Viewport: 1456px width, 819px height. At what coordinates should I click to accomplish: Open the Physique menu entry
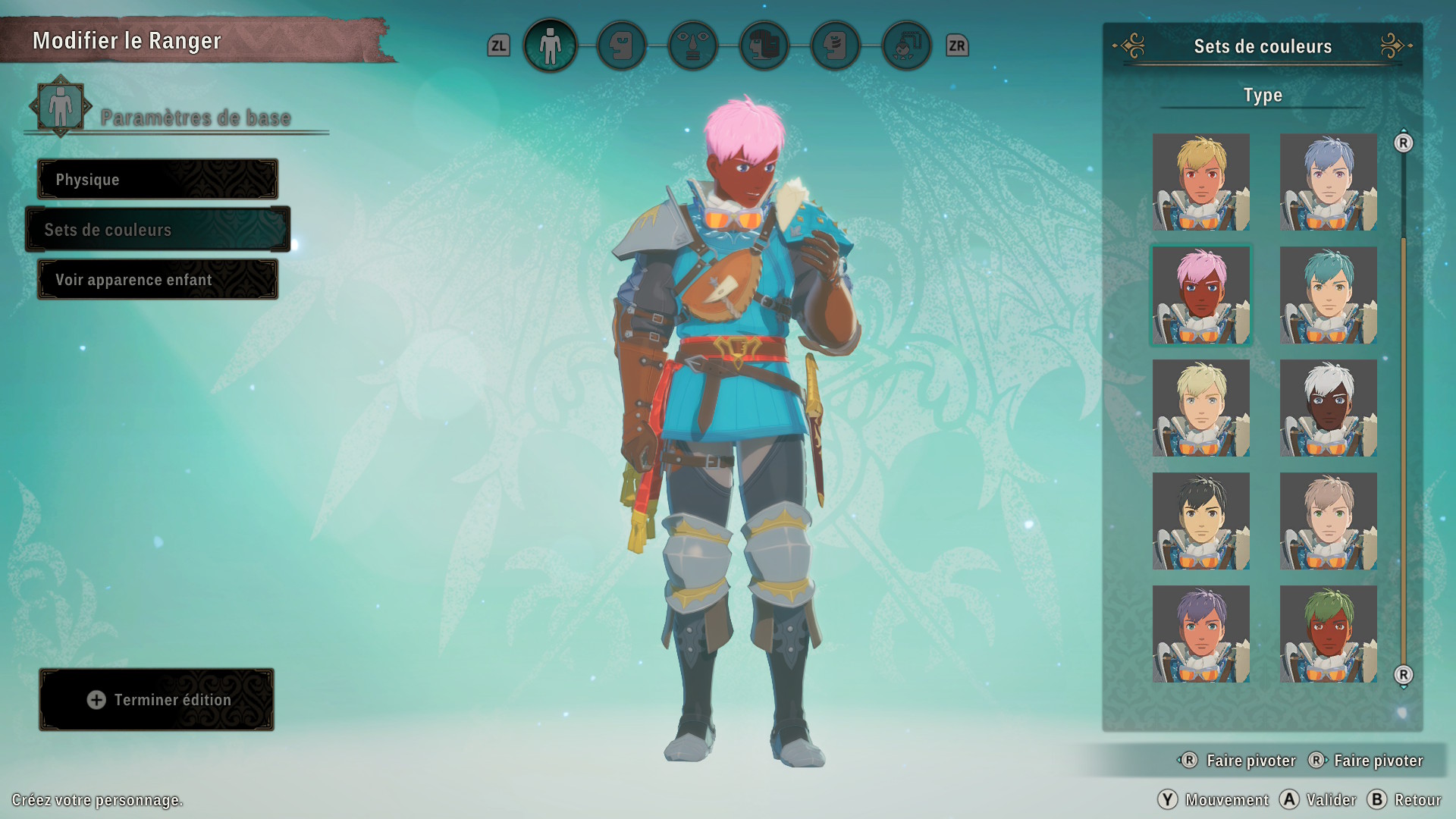click(x=158, y=180)
